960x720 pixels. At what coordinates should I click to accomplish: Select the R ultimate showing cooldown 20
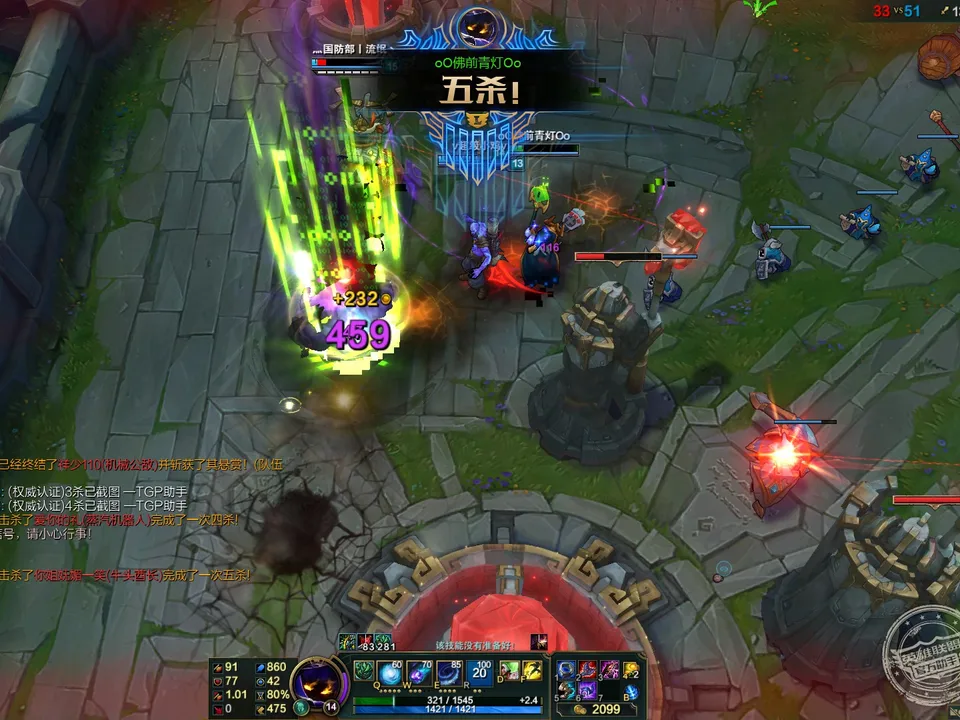(478, 672)
